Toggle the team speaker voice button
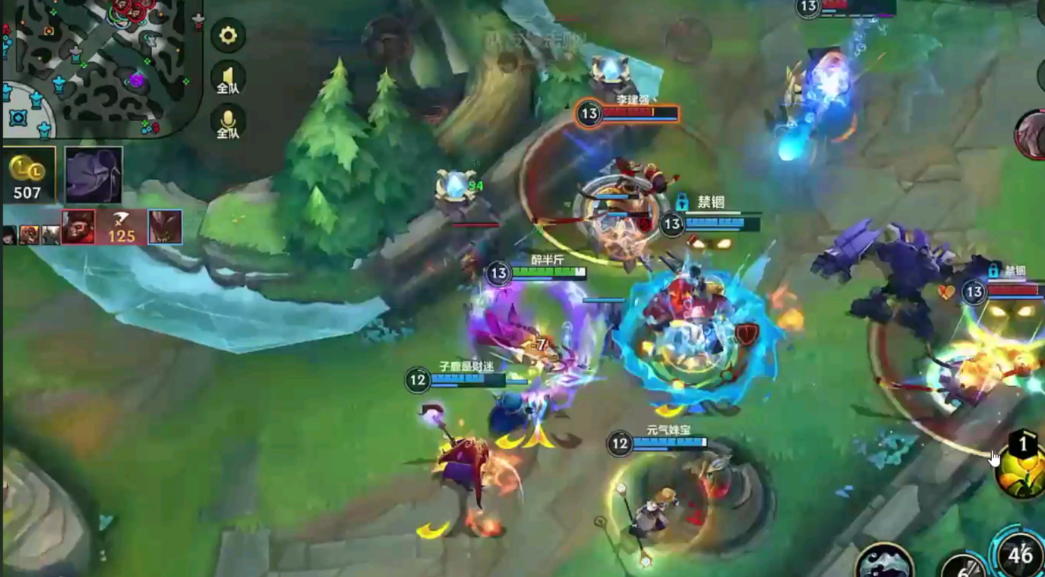The width and height of the screenshot is (1045, 577). point(228,80)
